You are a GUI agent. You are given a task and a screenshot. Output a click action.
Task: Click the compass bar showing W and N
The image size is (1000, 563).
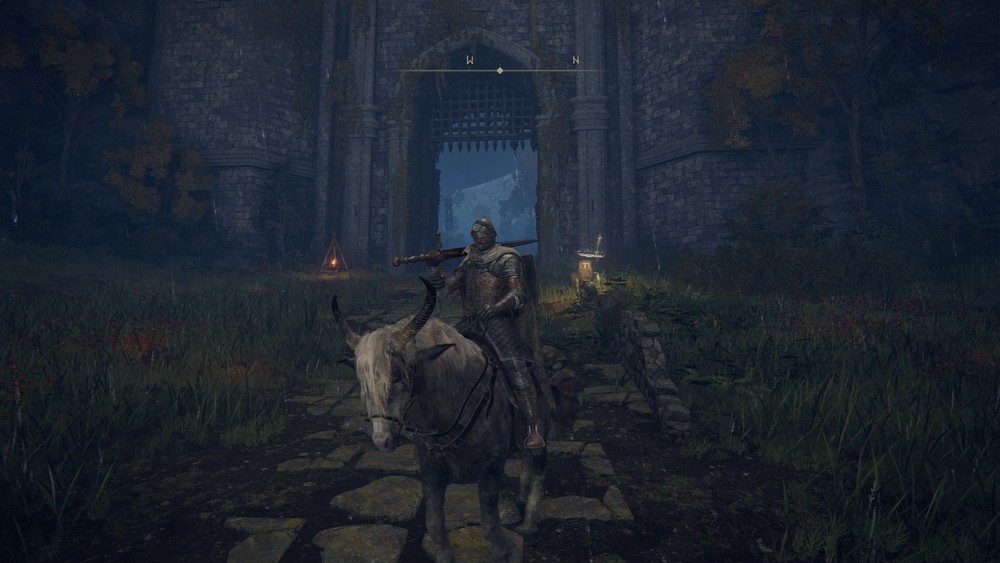click(x=501, y=68)
